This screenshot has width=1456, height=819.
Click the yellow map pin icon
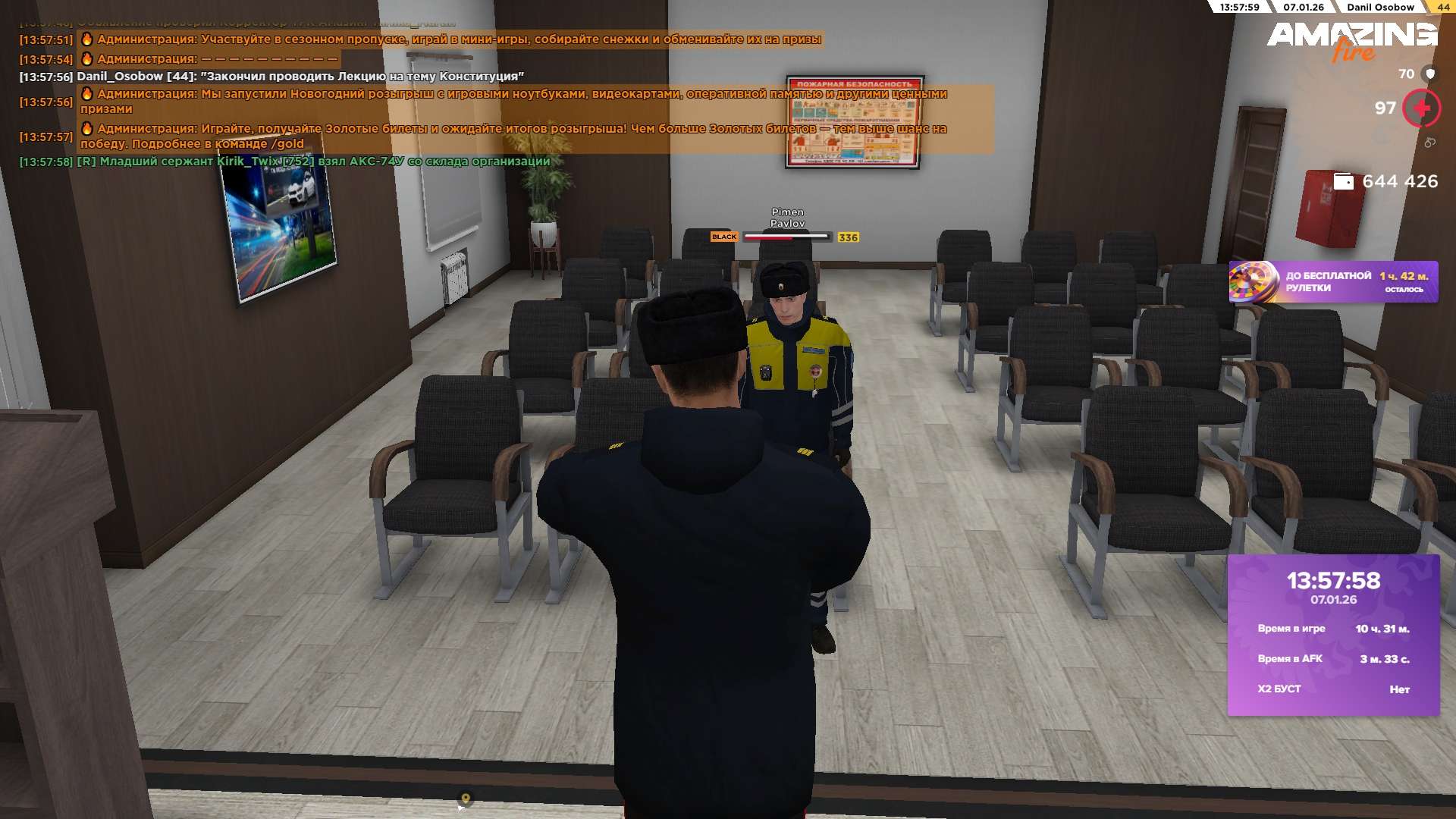(466, 799)
